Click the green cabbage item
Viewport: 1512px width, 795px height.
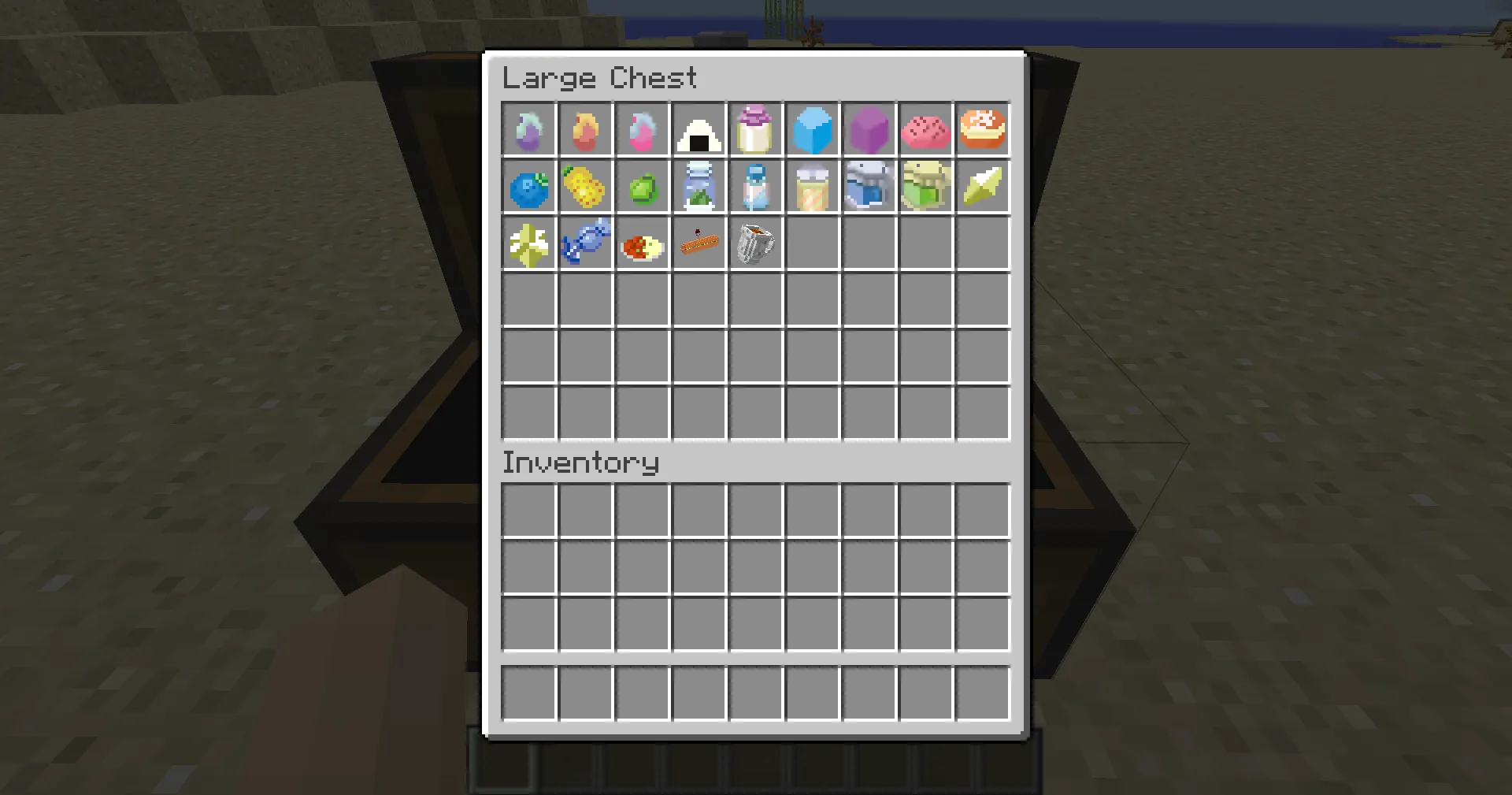click(642, 186)
